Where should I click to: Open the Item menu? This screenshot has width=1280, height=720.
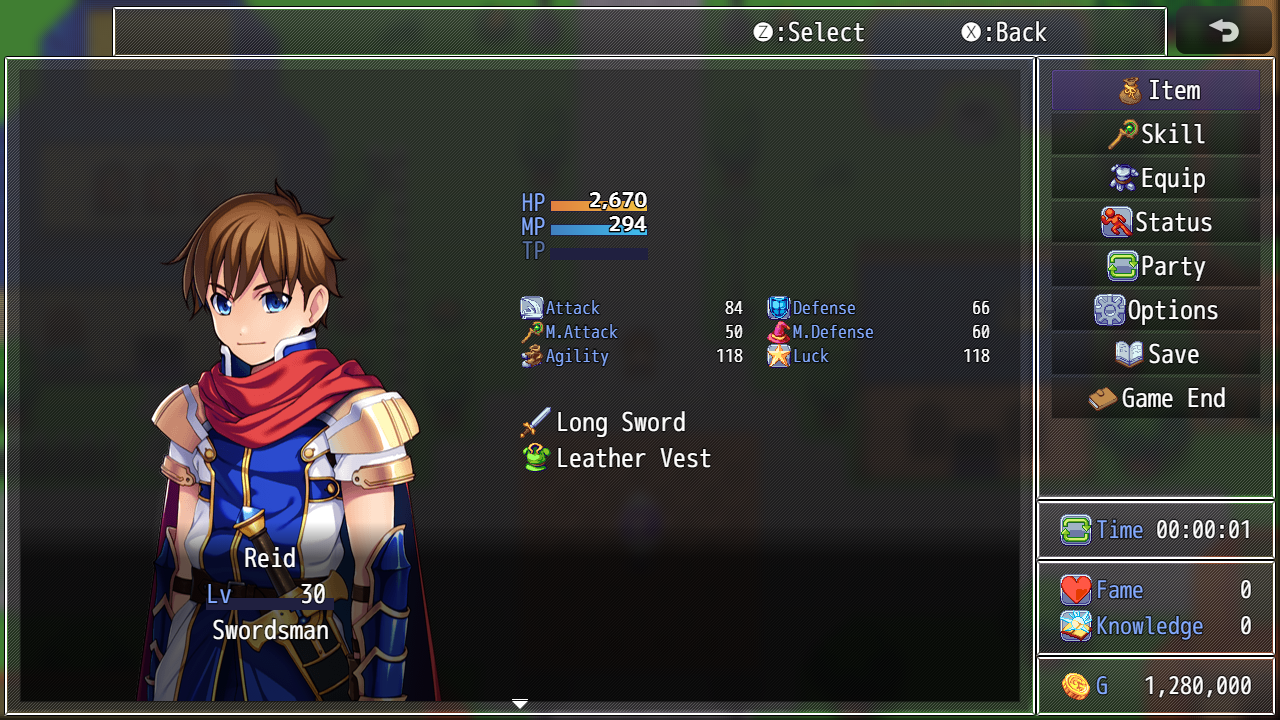[x=1156, y=91]
